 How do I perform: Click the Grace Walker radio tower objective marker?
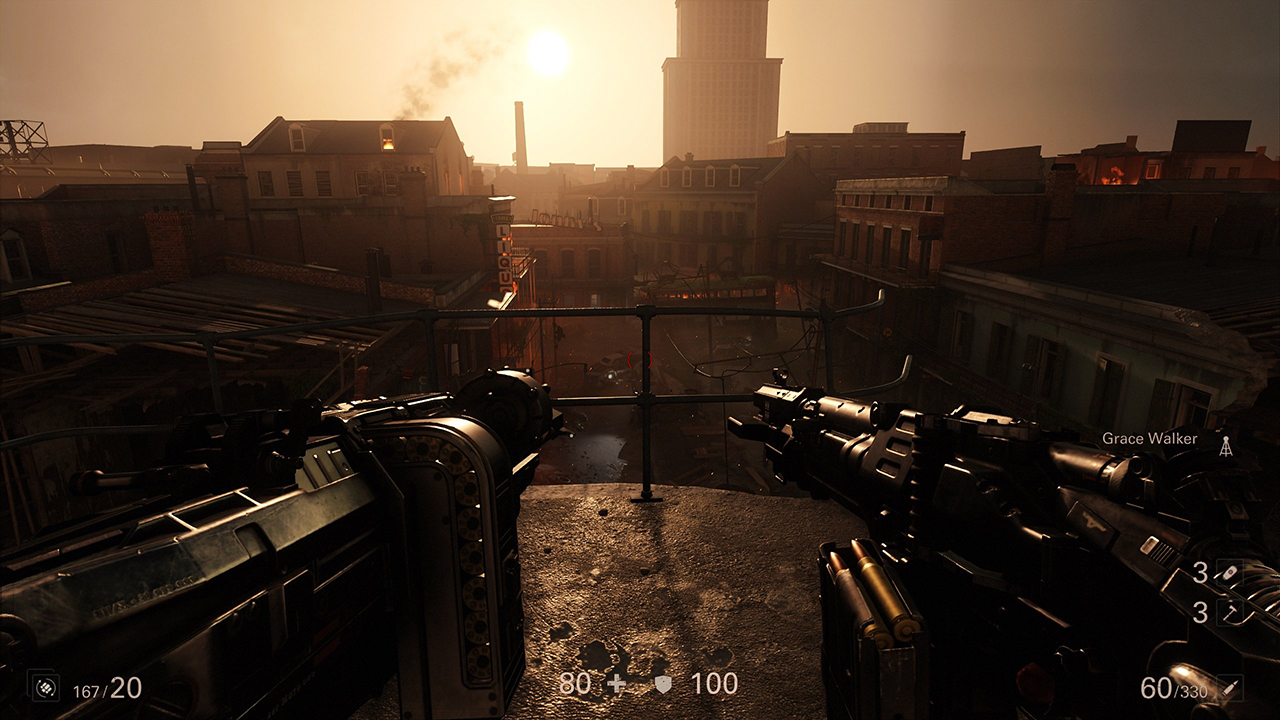(x=1226, y=446)
